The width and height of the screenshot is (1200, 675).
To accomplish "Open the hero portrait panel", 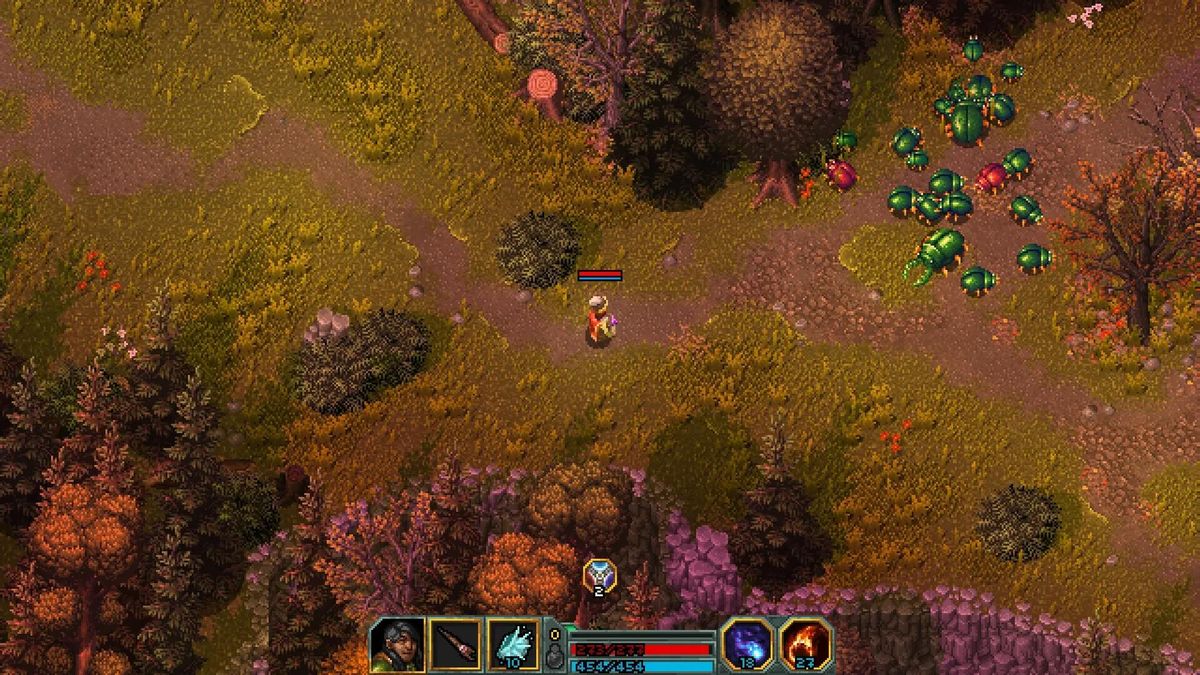I will 396,645.
